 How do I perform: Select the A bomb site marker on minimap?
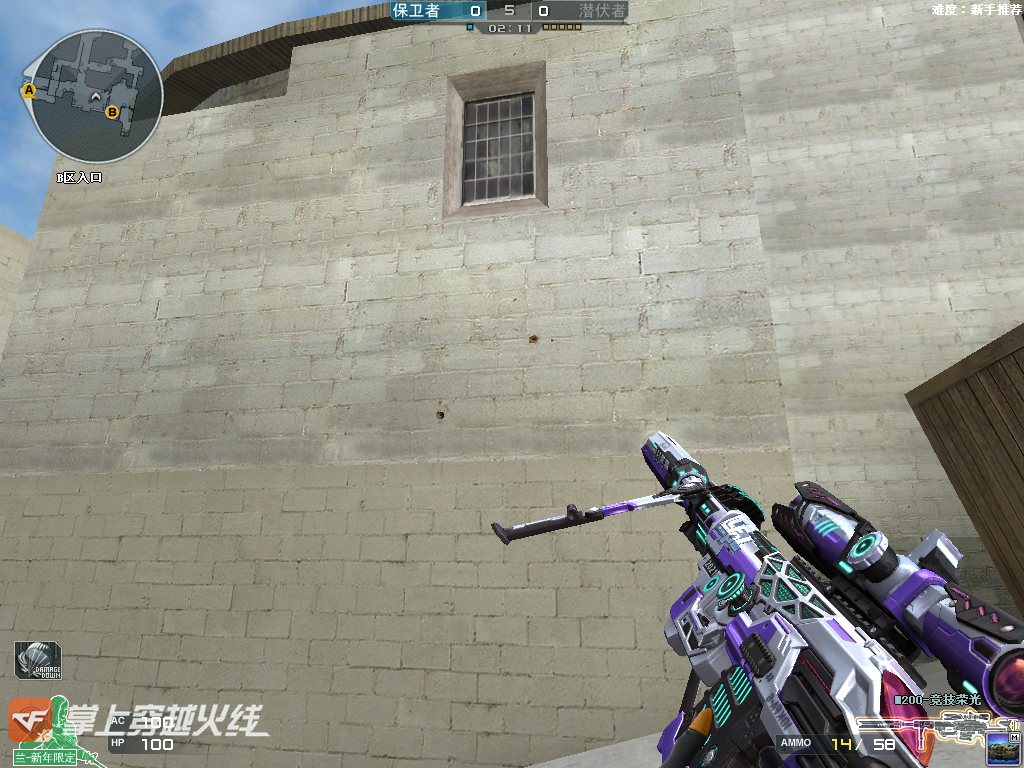tap(29, 90)
